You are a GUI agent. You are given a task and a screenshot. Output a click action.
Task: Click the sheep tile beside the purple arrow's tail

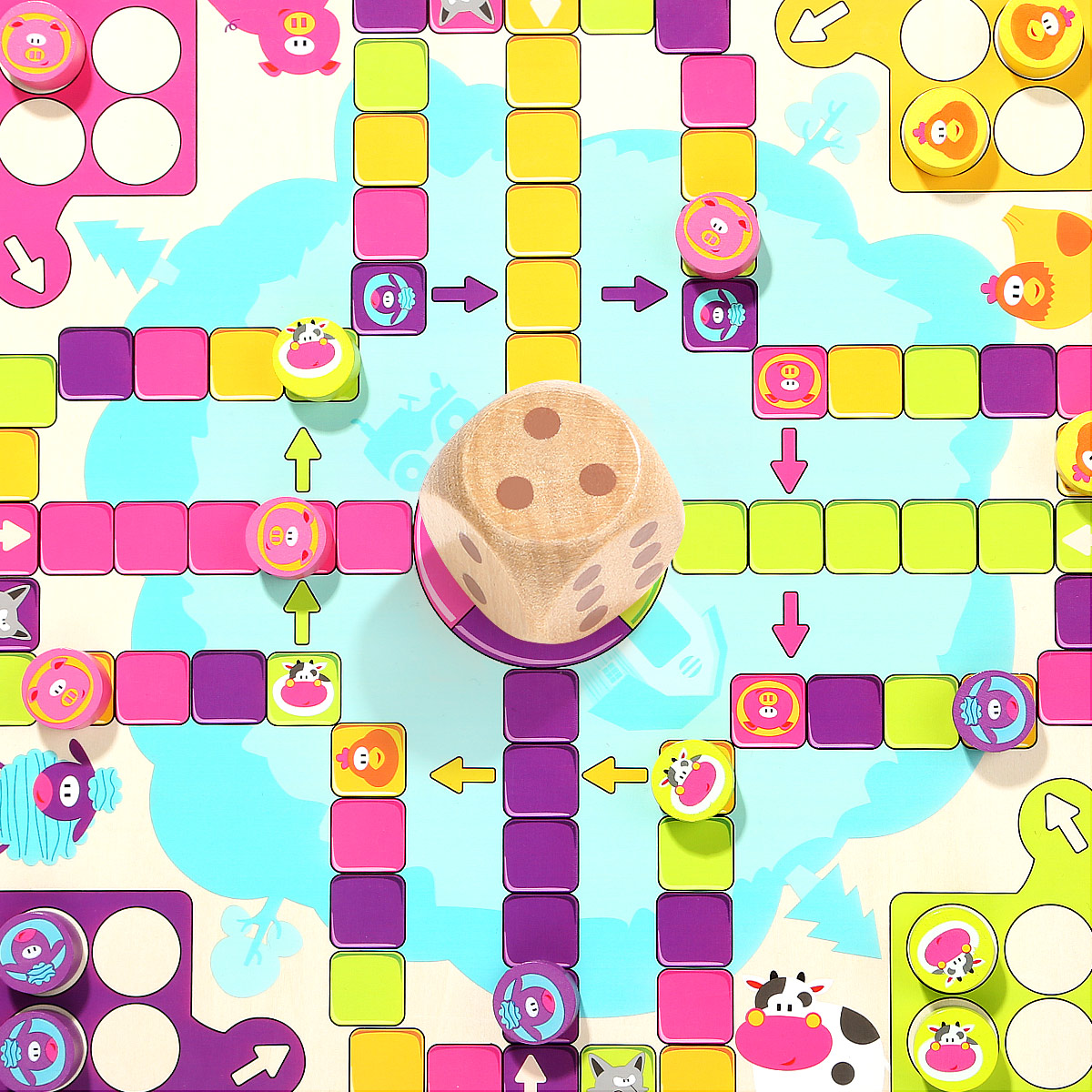coord(389,298)
